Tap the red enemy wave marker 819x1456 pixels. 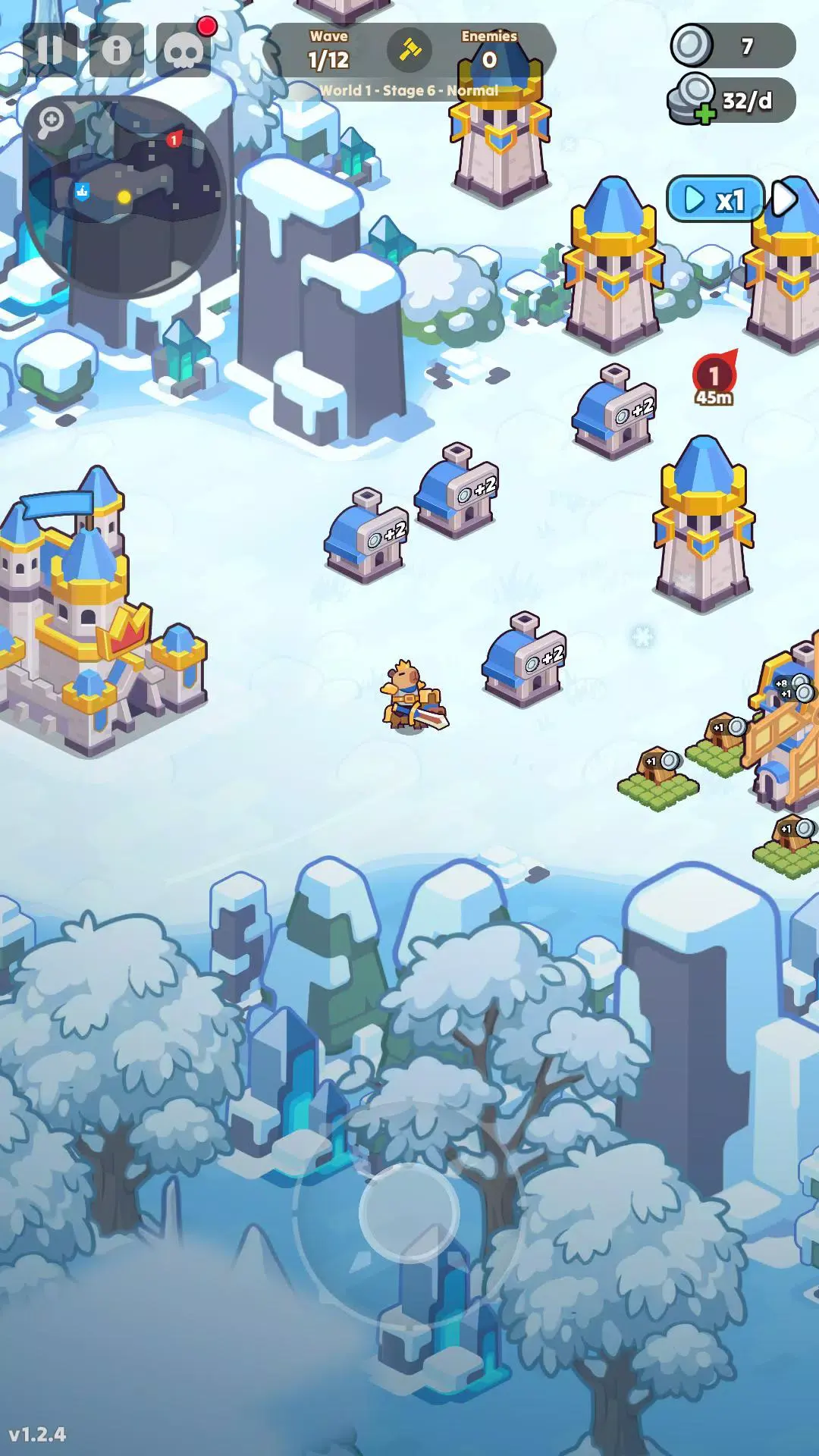tap(714, 376)
